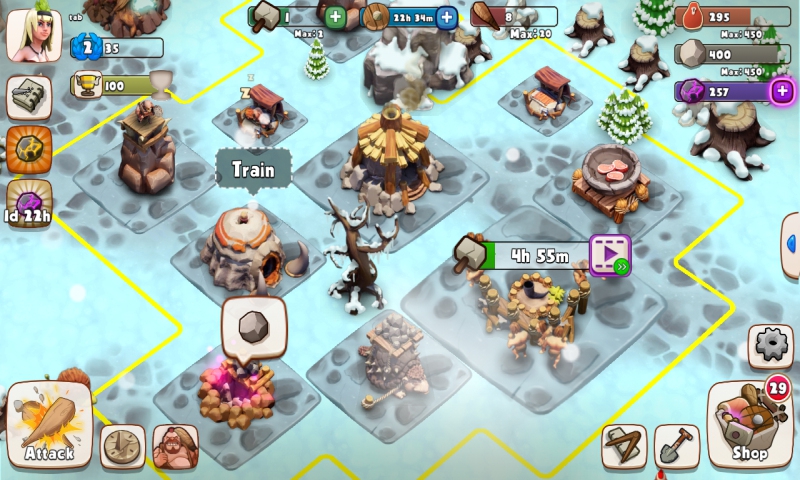Screen dimensions: 800x480
Task: Open the sundial icon next to Attack
Action: tap(123, 446)
